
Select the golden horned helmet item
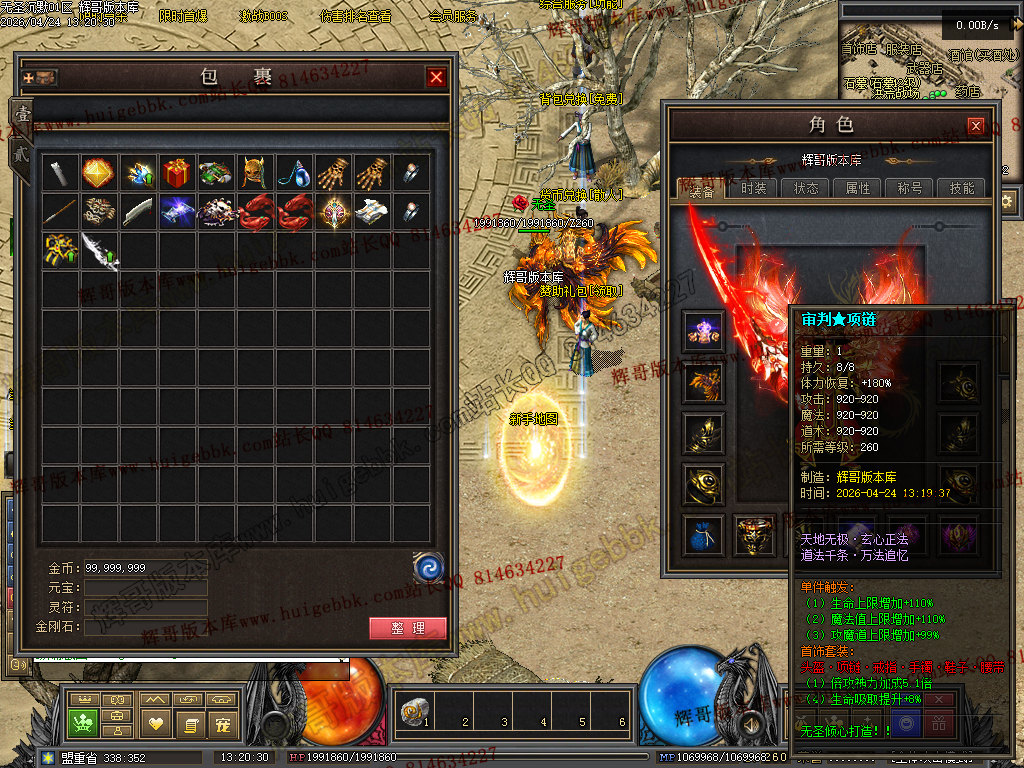coord(254,173)
